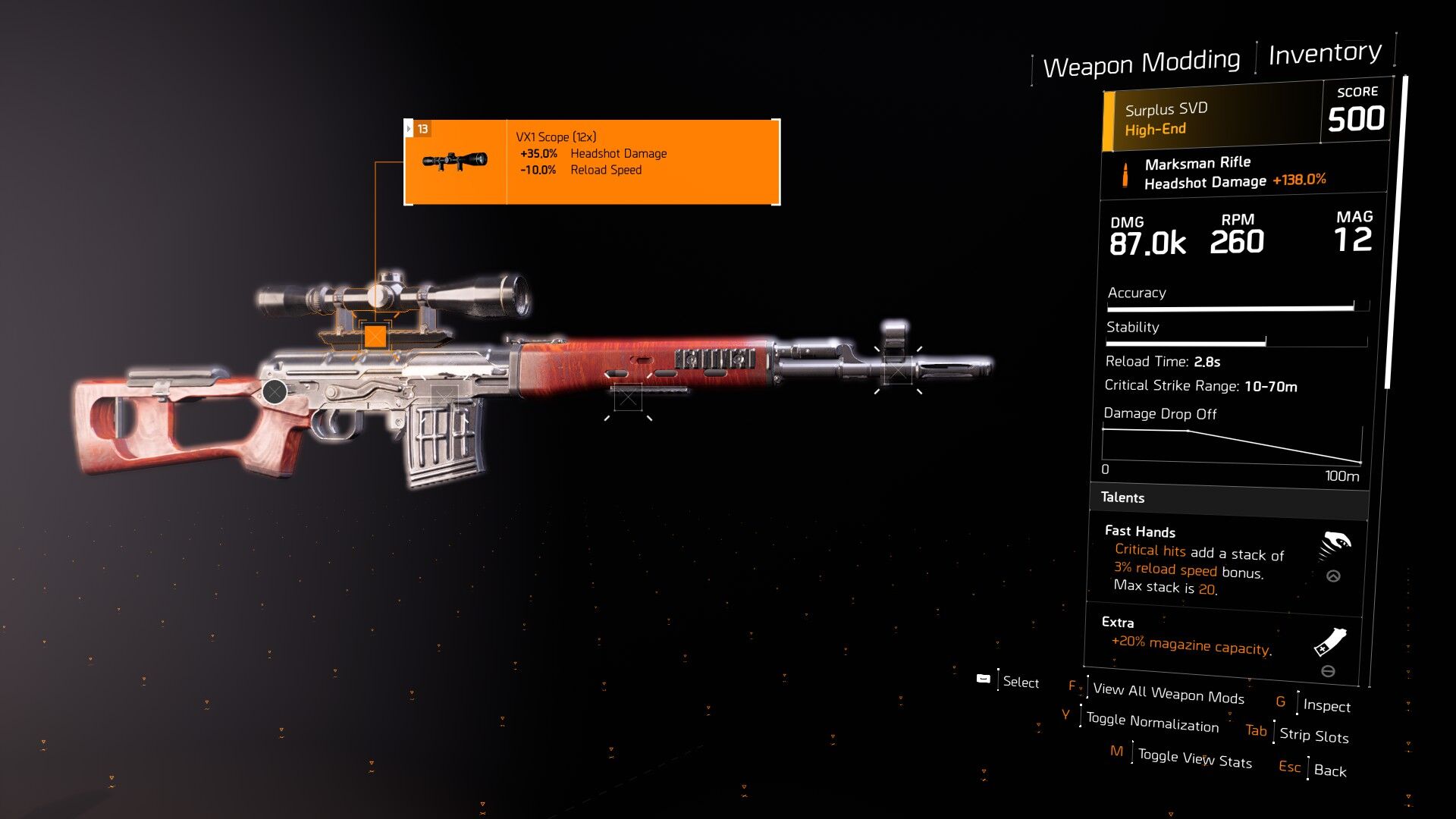Inspect the Surplus SVD
Screen dimensions: 1456x819
(x=1326, y=705)
